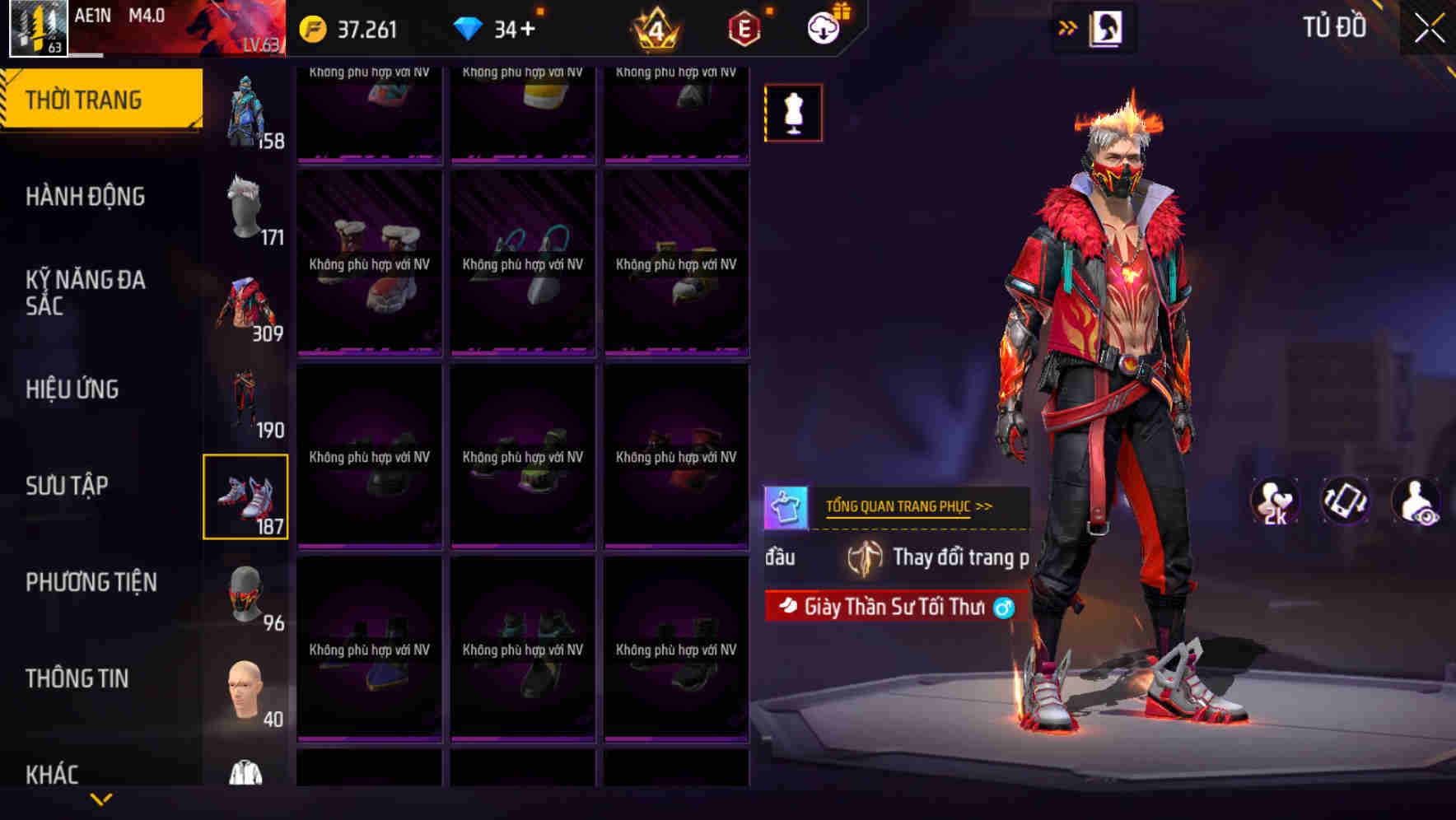Click the double chevron beside profile card
Viewport: 1456px width, 820px height.
click(x=1068, y=26)
